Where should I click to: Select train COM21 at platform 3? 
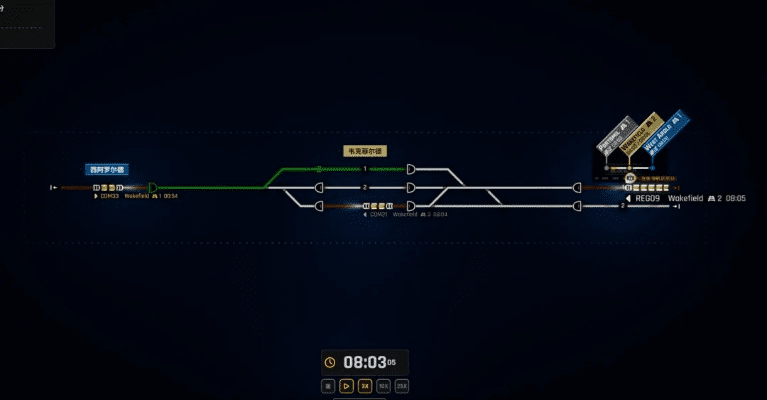click(x=379, y=206)
